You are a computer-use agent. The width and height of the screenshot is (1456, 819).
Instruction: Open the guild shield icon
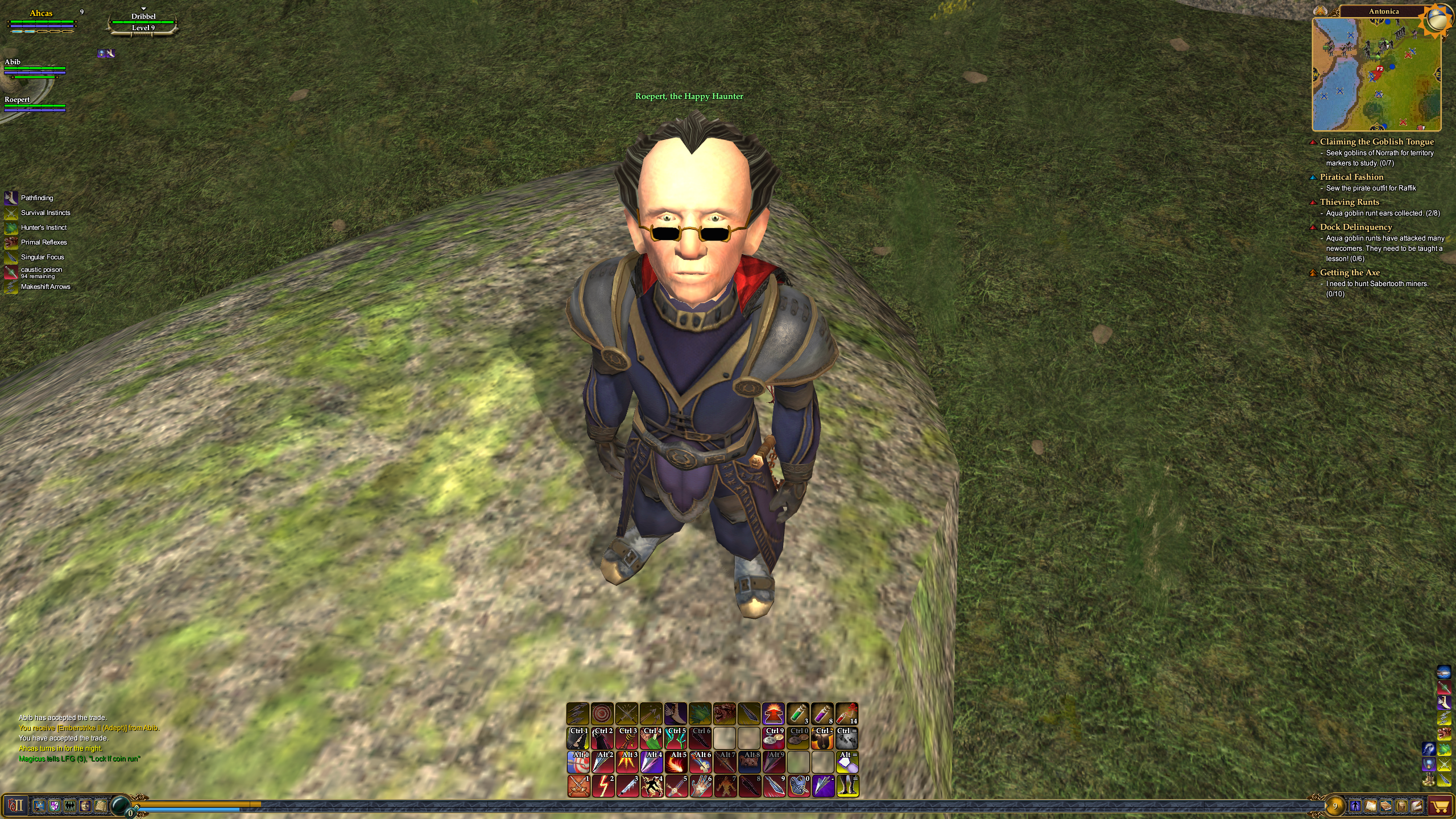[55, 805]
